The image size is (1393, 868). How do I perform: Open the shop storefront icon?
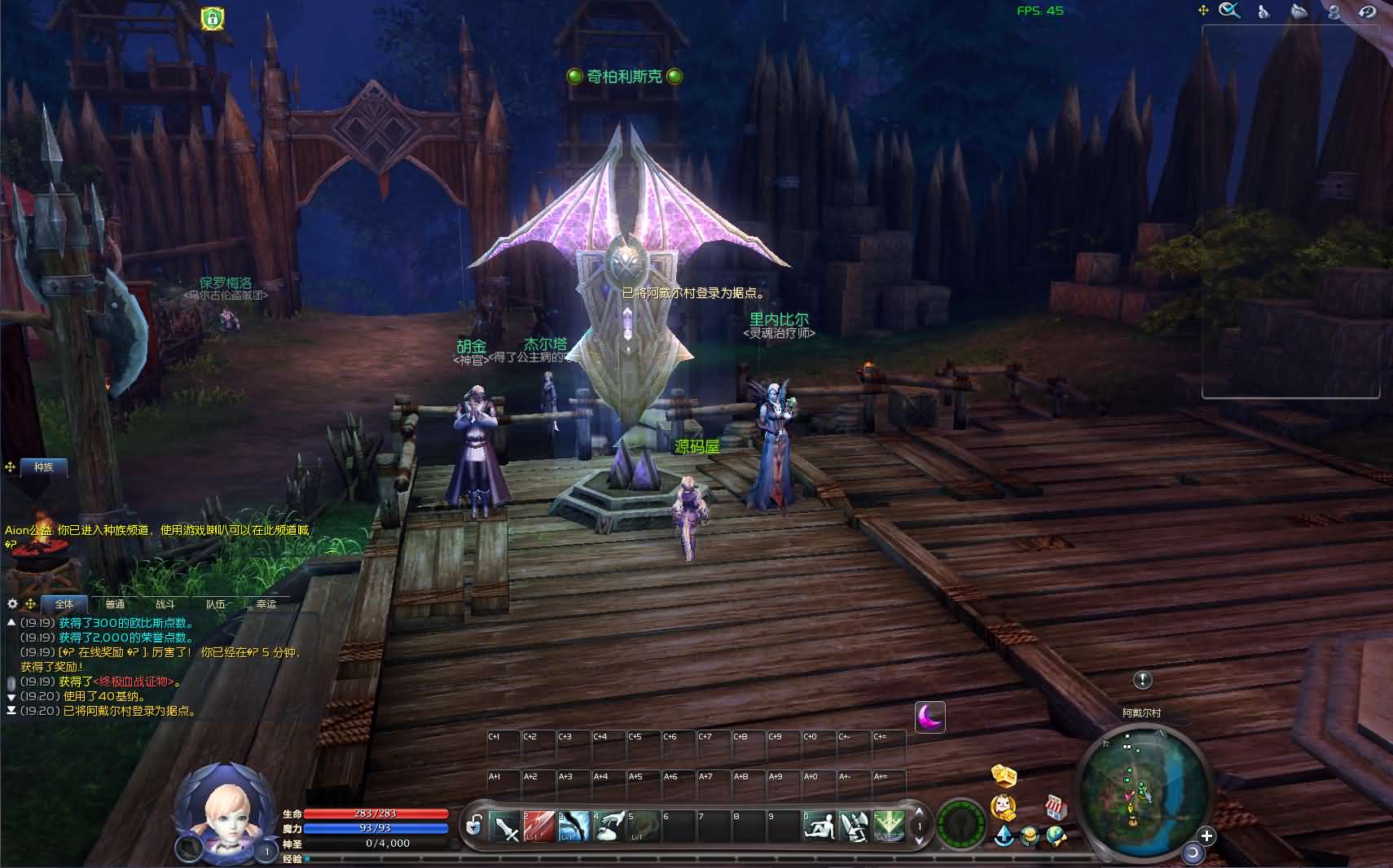pyautogui.click(x=1057, y=808)
